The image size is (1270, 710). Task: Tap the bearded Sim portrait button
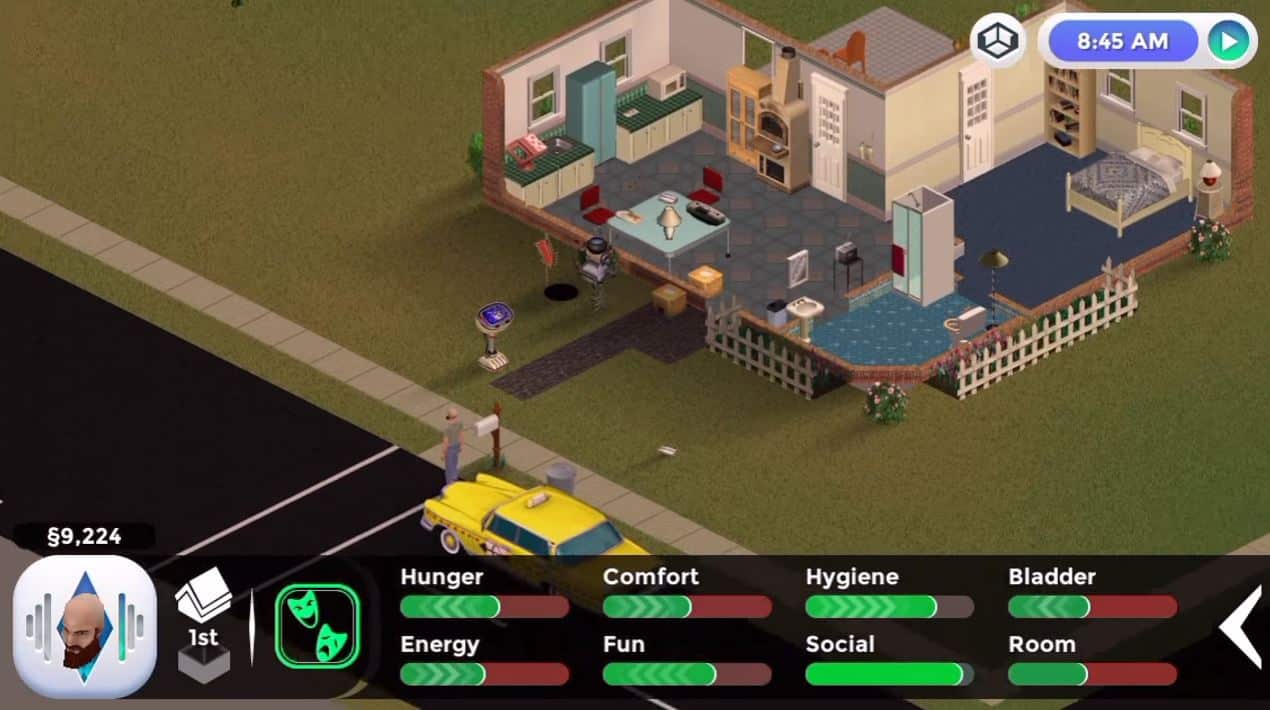tap(84, 627)
